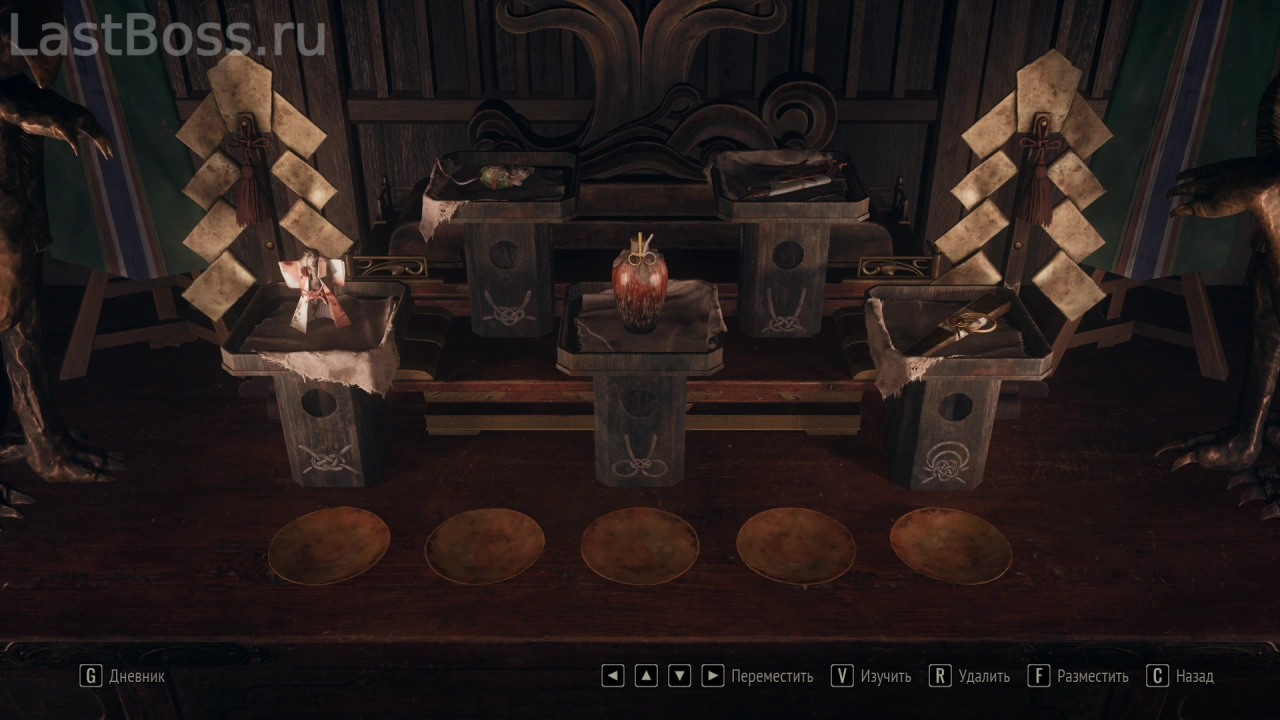Select the rolled white scroll offering

click(x=792, y=180)
